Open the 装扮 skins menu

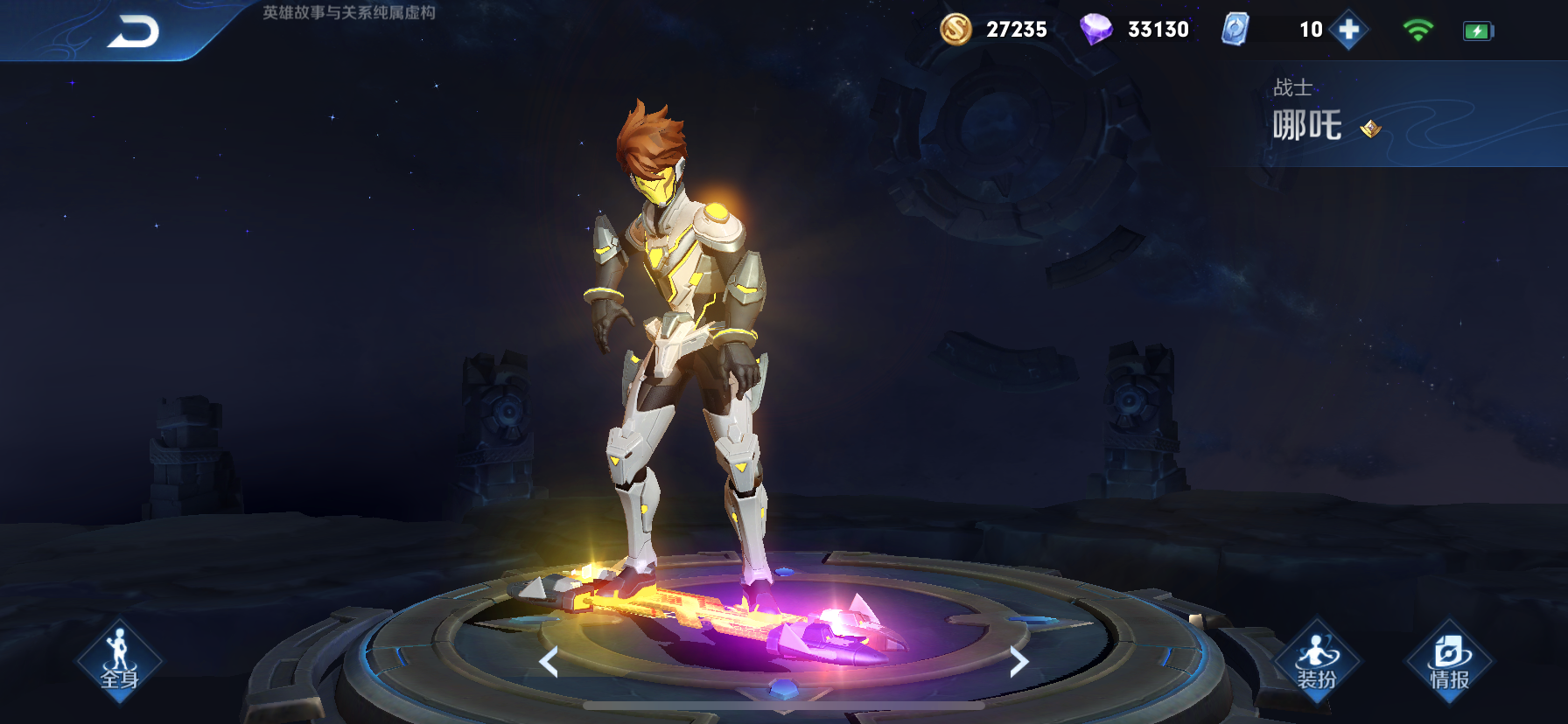click(1316, 661)
